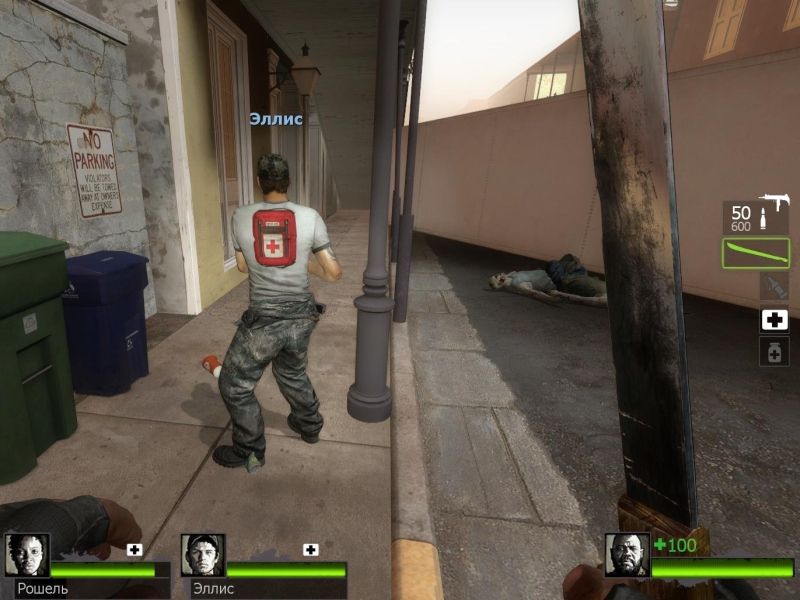Click your own survivor portrait

[x=627, y=555]
